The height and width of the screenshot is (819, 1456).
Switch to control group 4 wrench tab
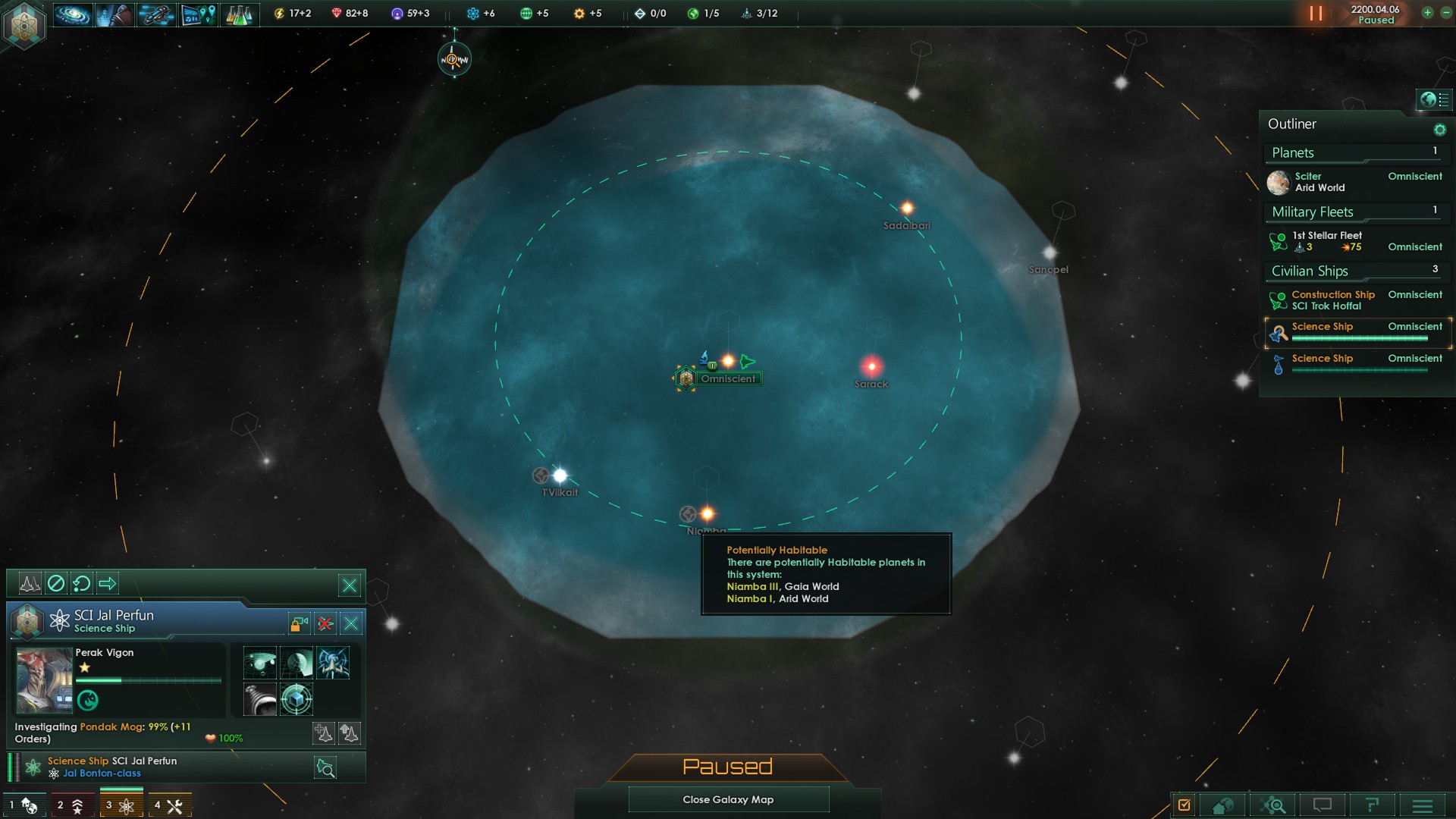click(169, 805)
